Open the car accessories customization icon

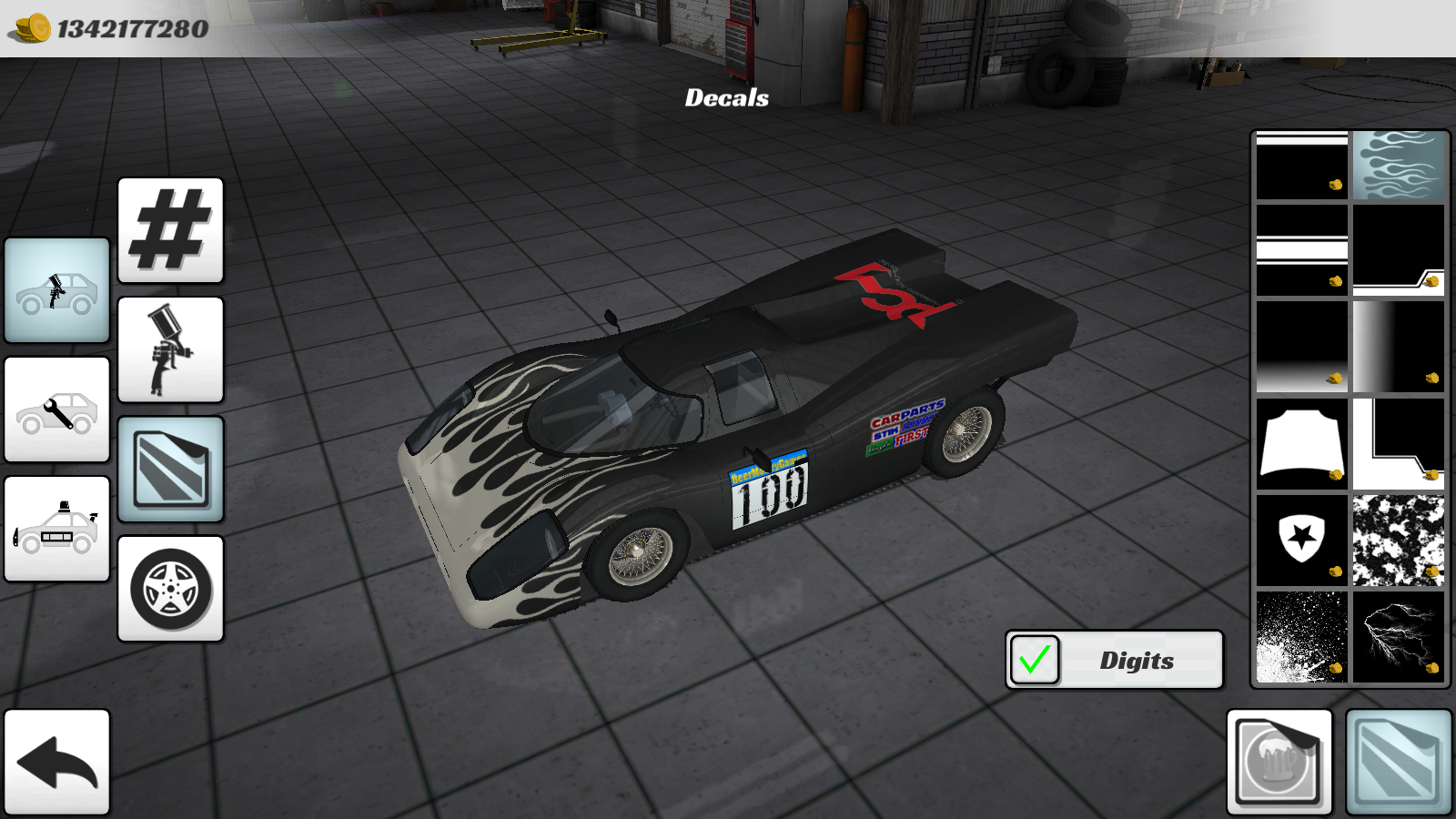coord(56,531)
